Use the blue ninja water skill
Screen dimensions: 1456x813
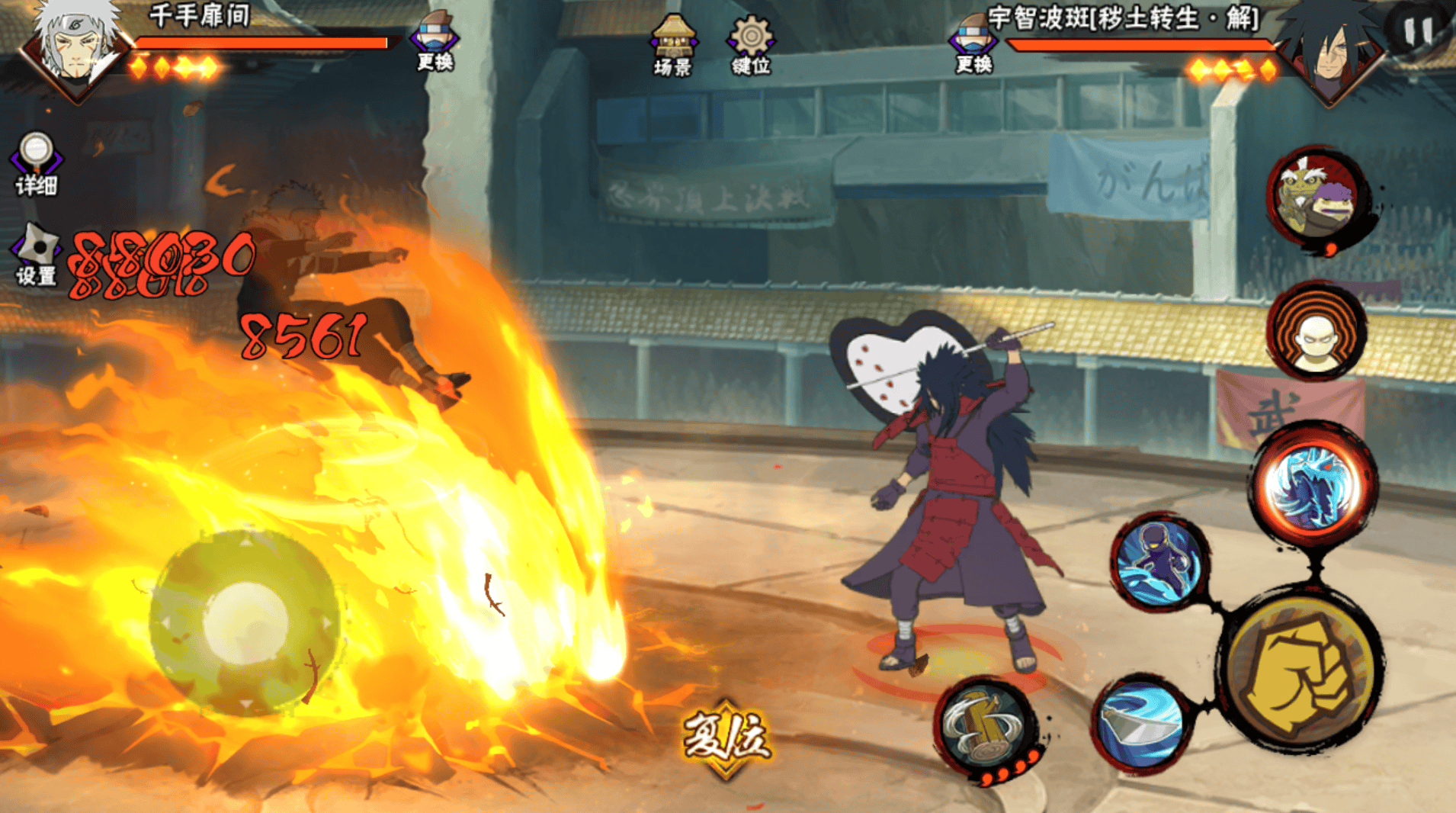1159,562
